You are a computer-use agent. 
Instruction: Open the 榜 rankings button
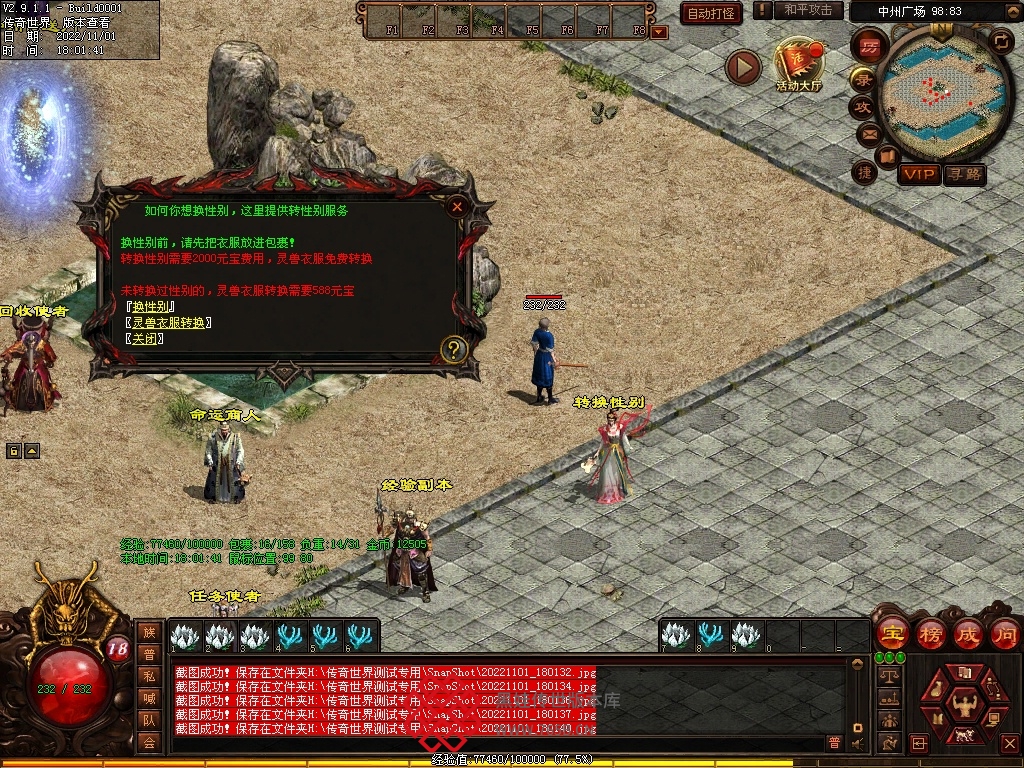[x=930, y=634]
